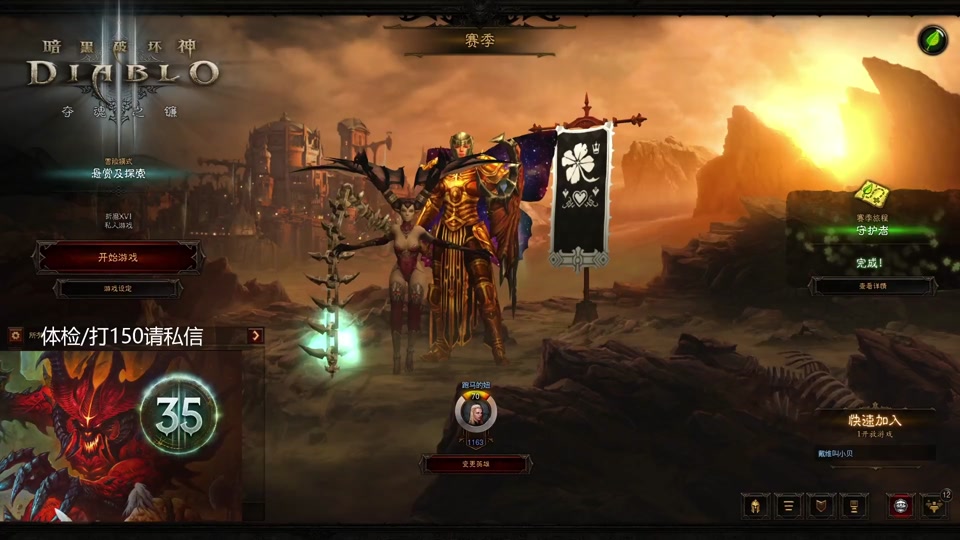Open the shield achievements icon
This screenshot has width=960, height=540.
pyautogui.click(x=821, y=505)
